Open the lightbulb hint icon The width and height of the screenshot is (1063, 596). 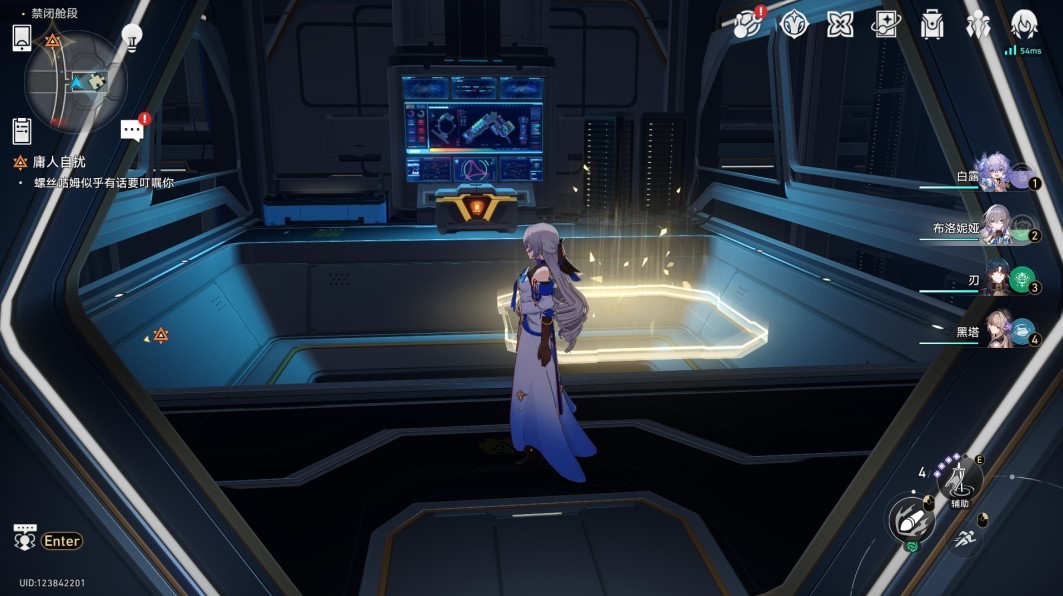pyautogui.click(x=131, y=38)
